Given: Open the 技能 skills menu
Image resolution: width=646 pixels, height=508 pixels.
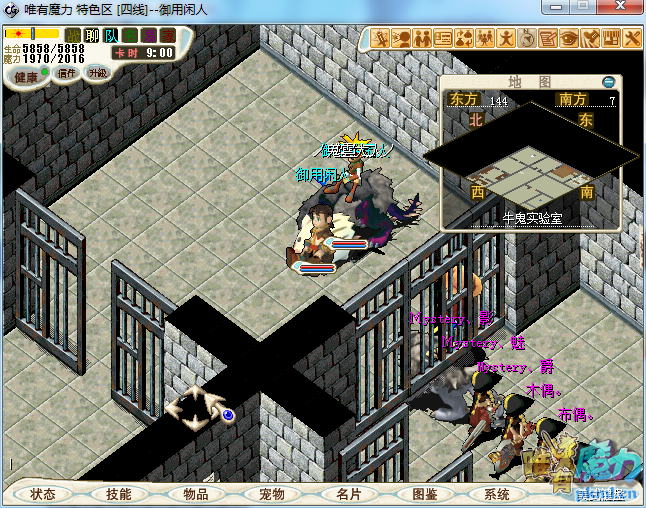Looking at the screenshot, I should (119, 494).
